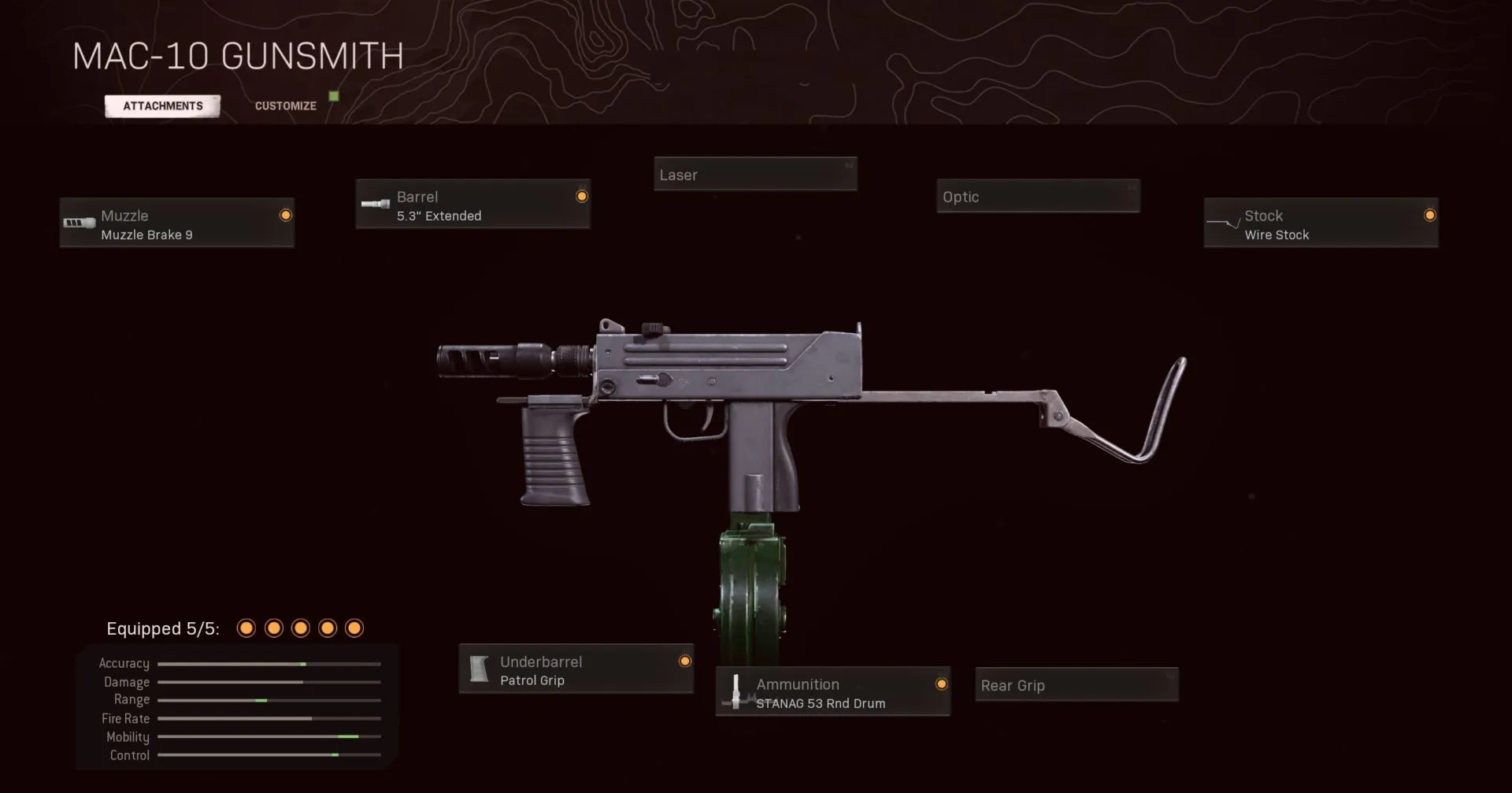Screen dimensions: 1512x793
Task: Switch to the Attachments tab
Action: (162, 106)
